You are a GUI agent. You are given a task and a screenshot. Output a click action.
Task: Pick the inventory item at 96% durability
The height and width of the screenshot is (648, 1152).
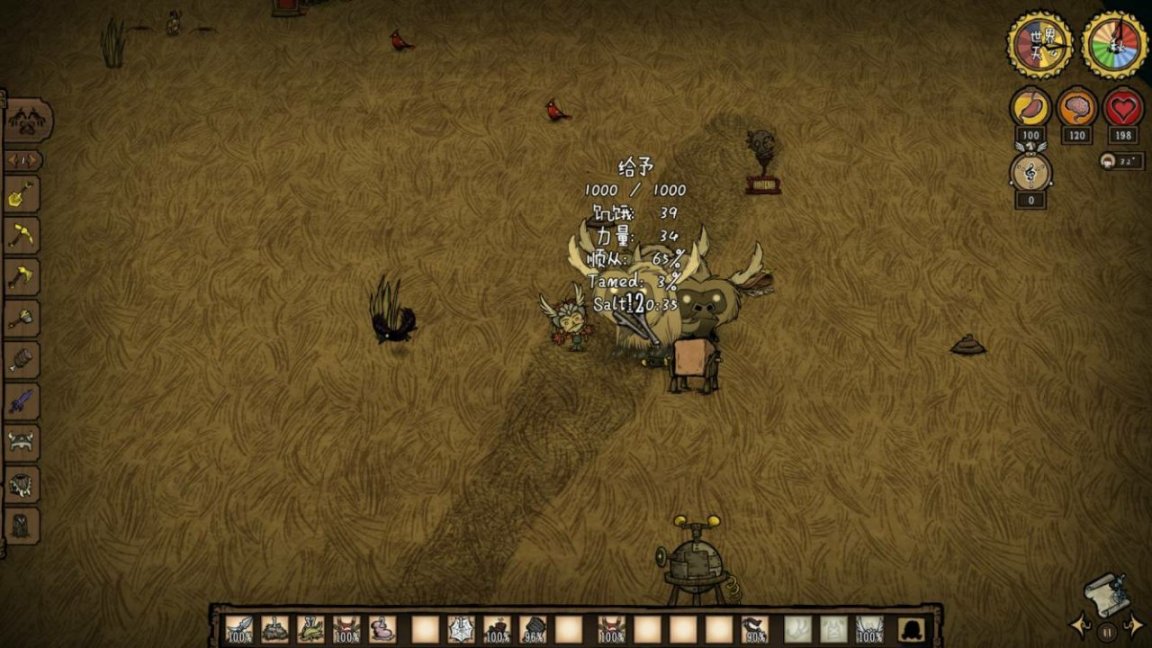point(534,629)
